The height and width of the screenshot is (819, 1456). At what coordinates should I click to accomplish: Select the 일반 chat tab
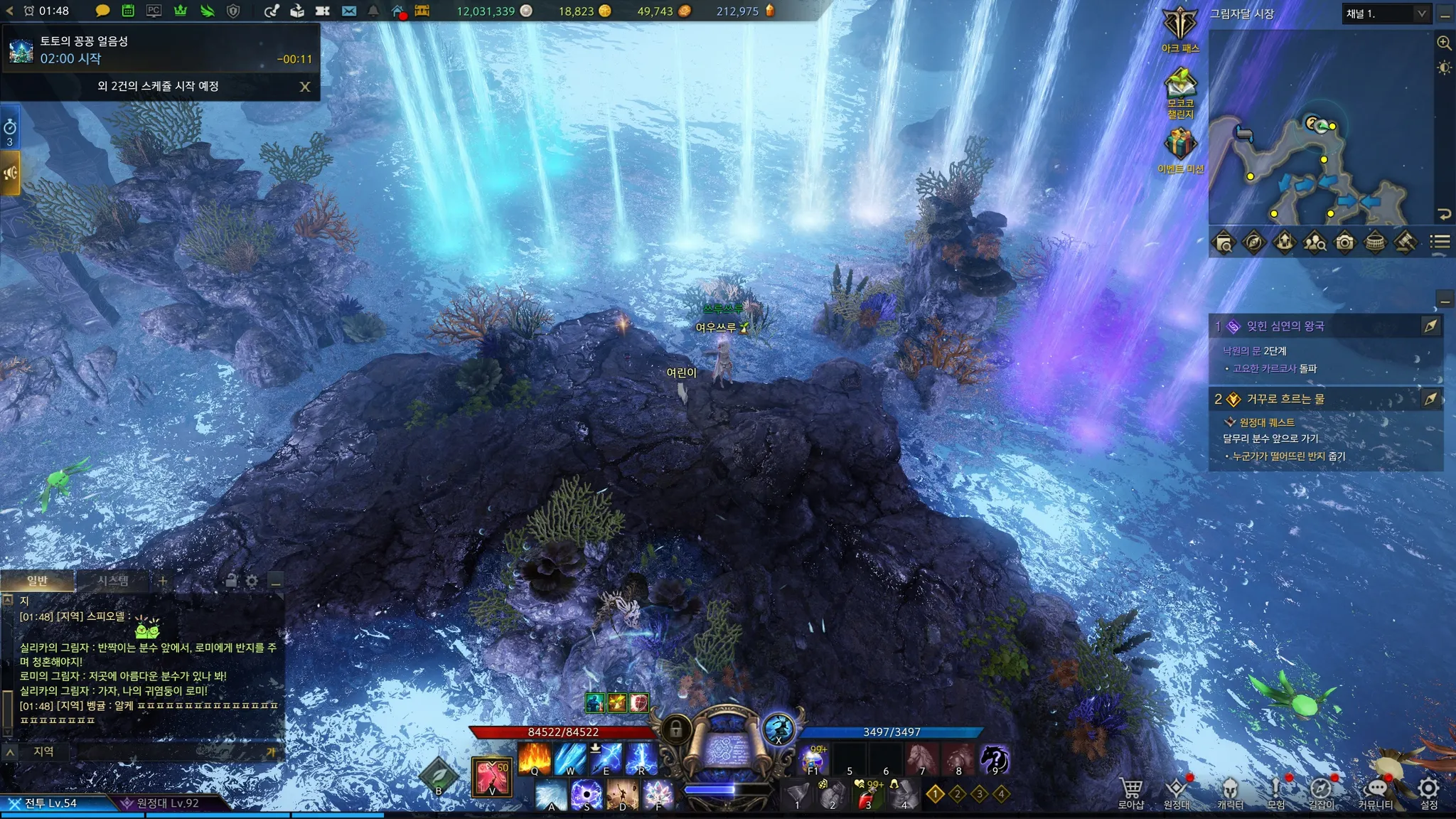tap(37, 581)
